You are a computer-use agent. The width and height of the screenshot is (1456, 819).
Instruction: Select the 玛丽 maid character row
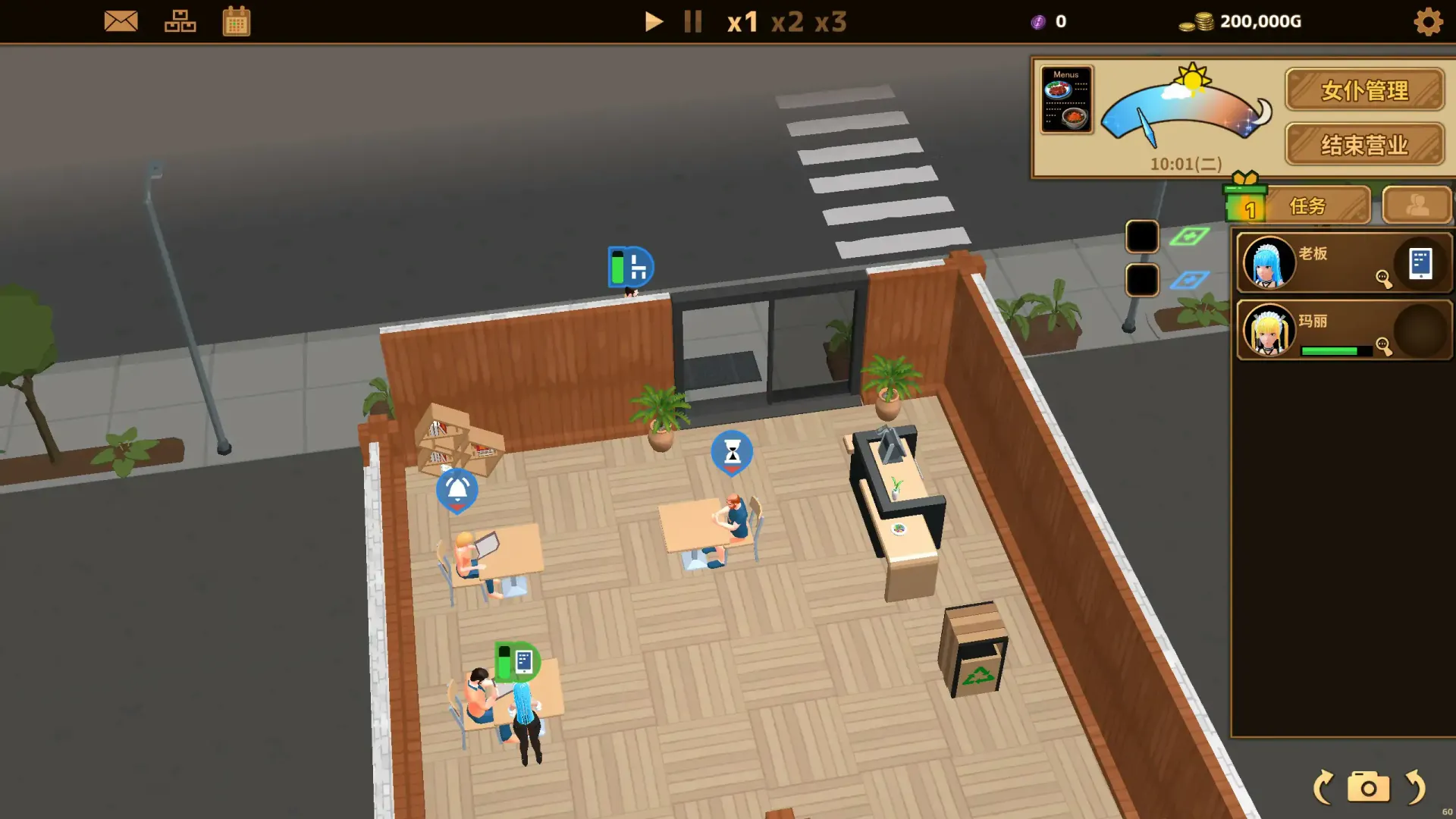tap(1327, 330)
